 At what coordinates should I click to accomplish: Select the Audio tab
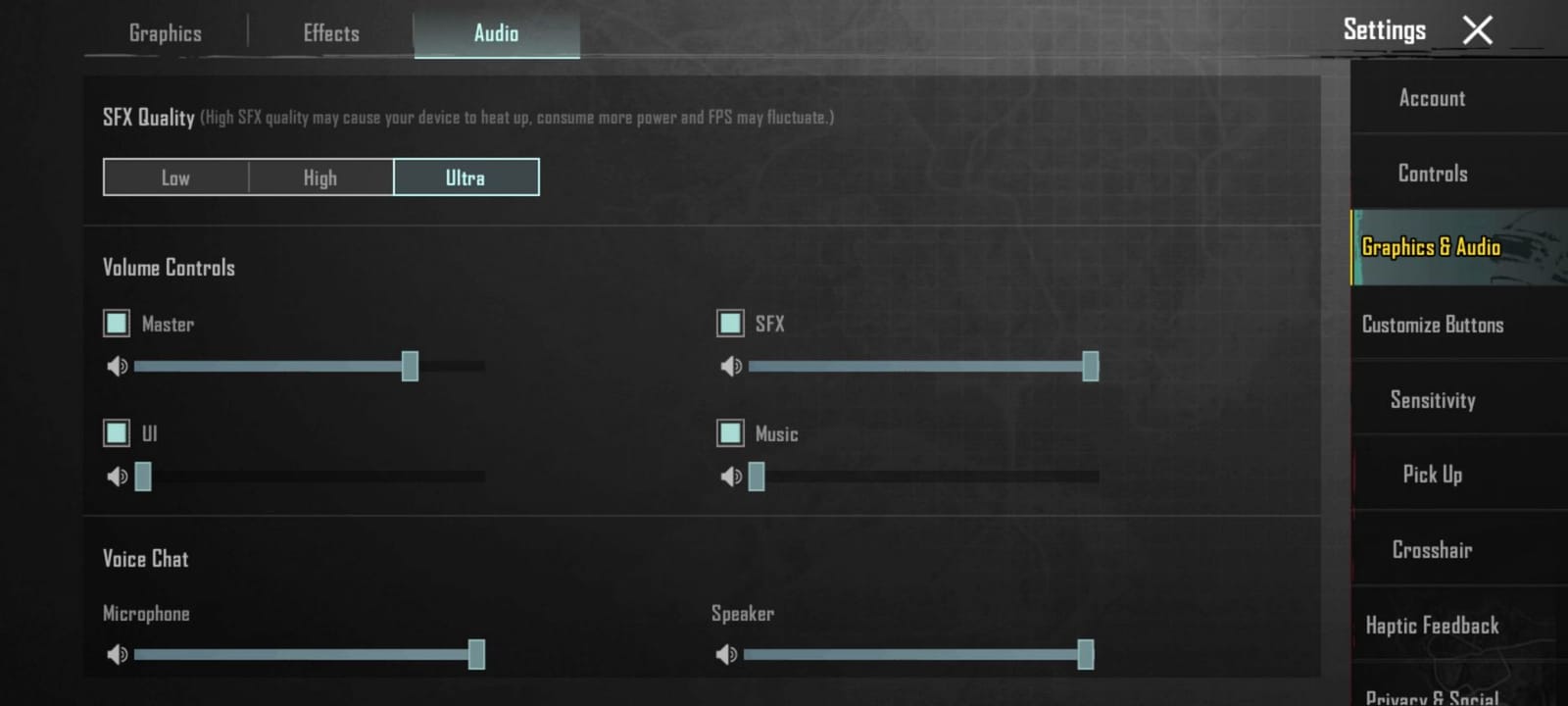495,32
